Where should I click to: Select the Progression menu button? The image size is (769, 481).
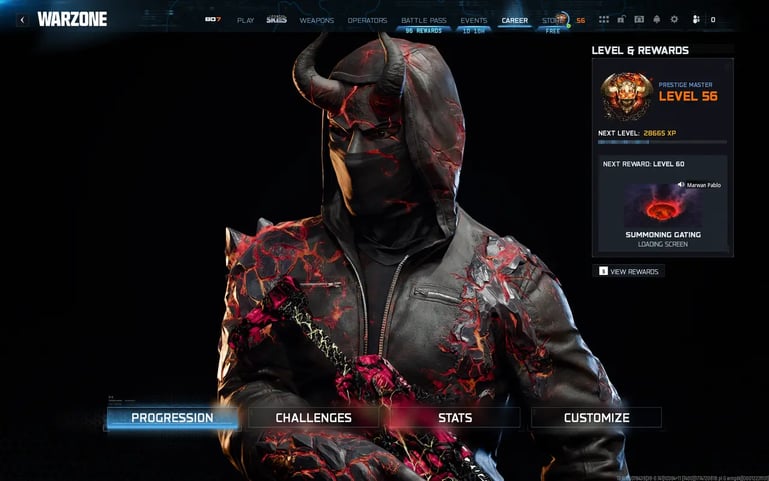click(172, 417)
